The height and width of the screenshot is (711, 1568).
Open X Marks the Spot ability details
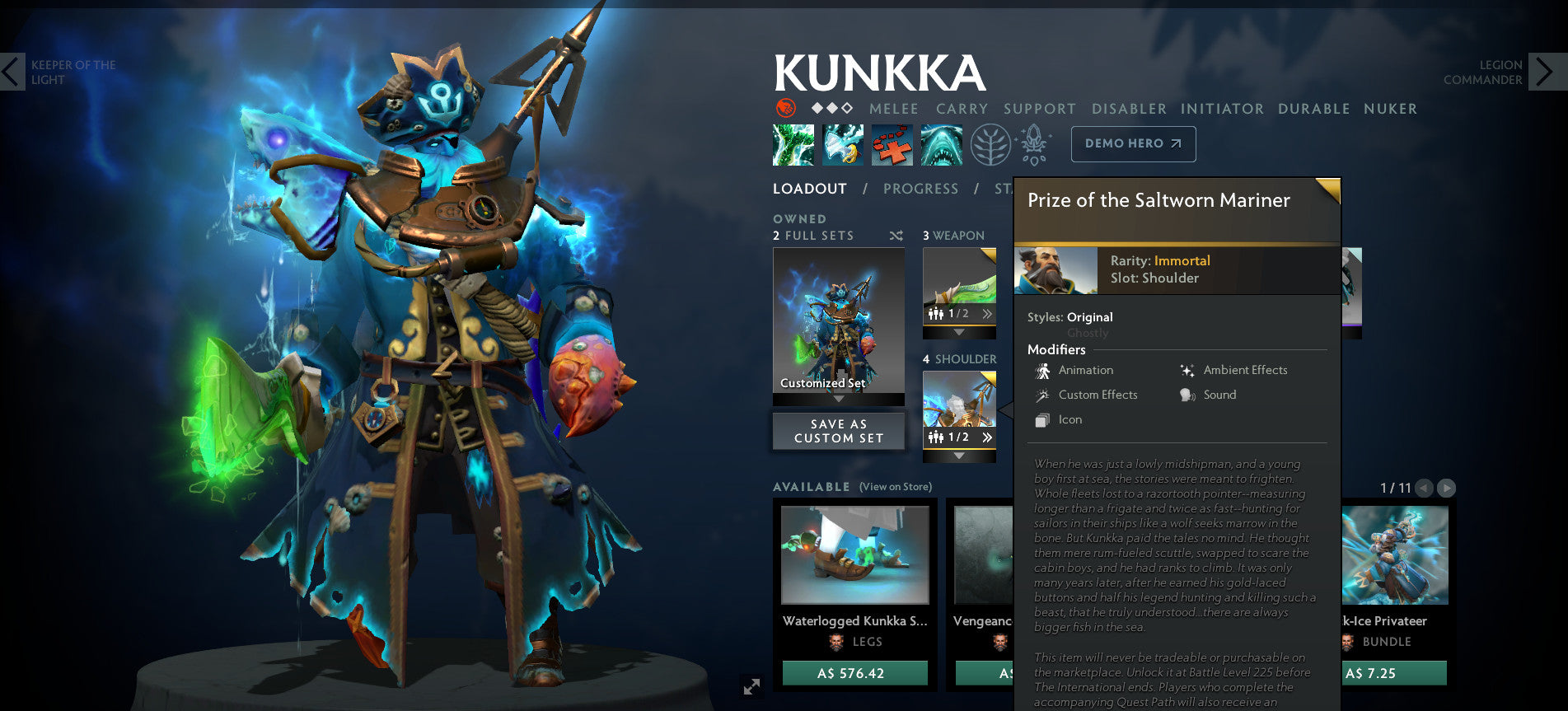pyautogui.click(x=892, y=143)
